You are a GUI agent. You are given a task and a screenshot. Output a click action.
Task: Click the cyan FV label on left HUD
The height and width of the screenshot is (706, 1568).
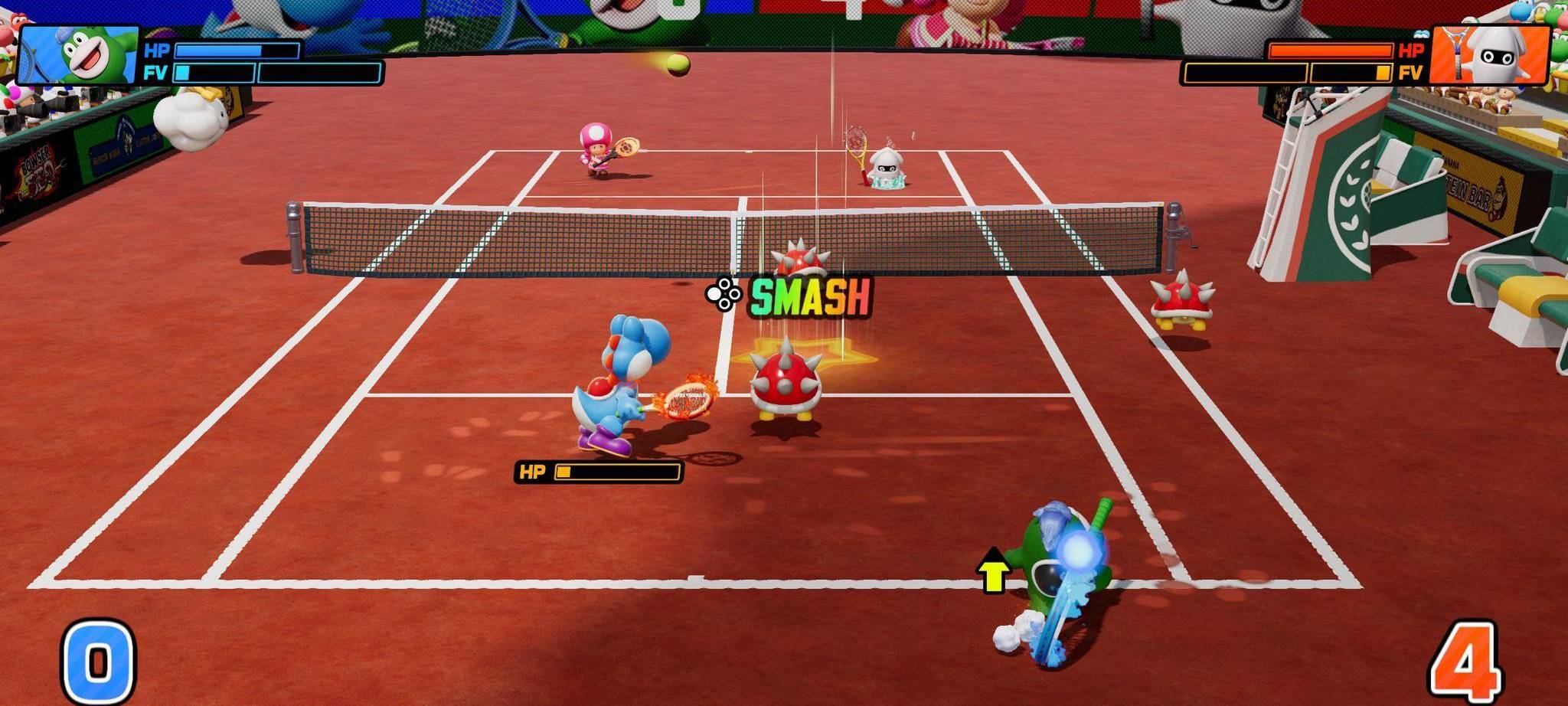coord(157,73)
